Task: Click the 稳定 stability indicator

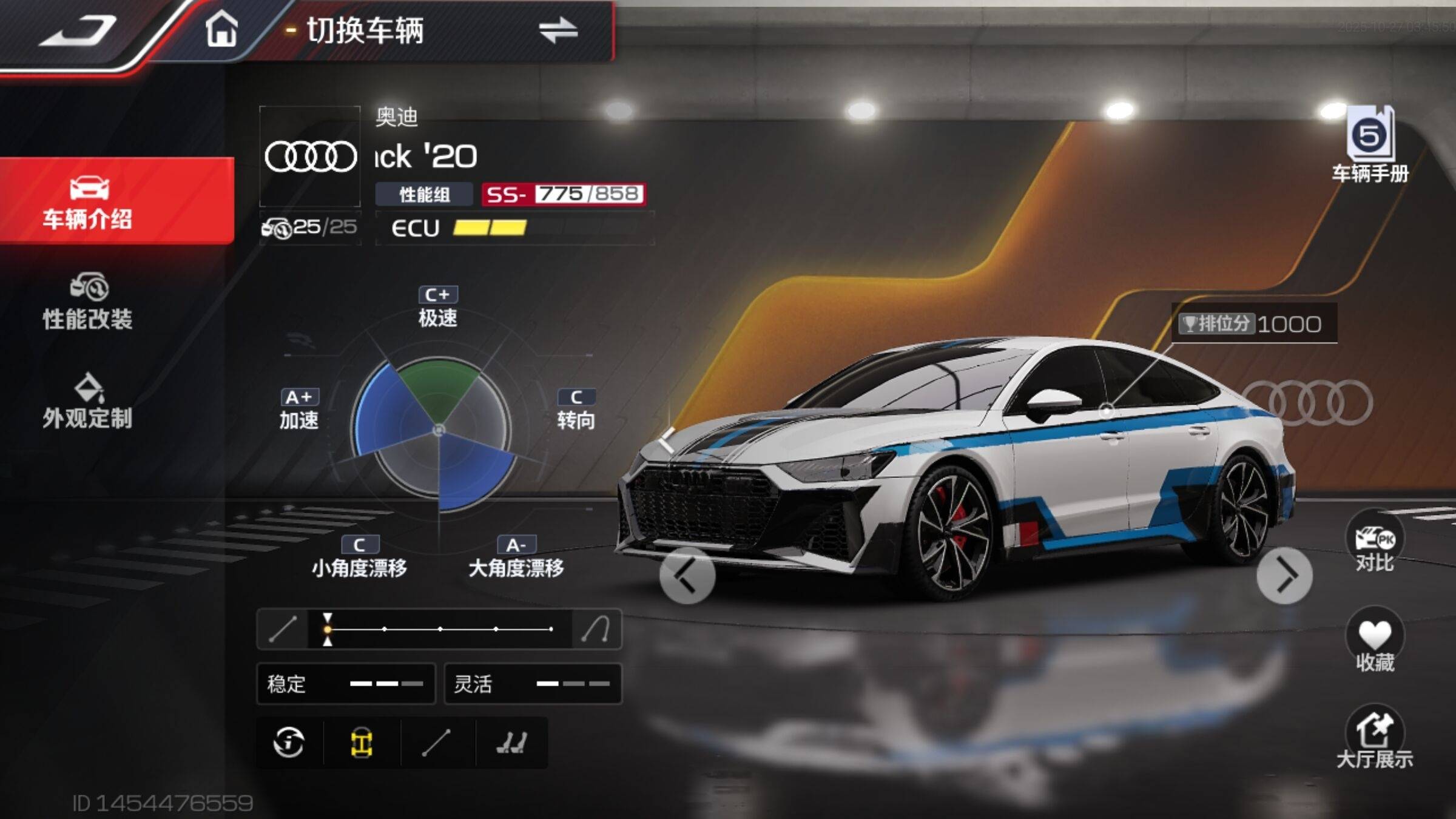Action: click(x=346, y=684)
